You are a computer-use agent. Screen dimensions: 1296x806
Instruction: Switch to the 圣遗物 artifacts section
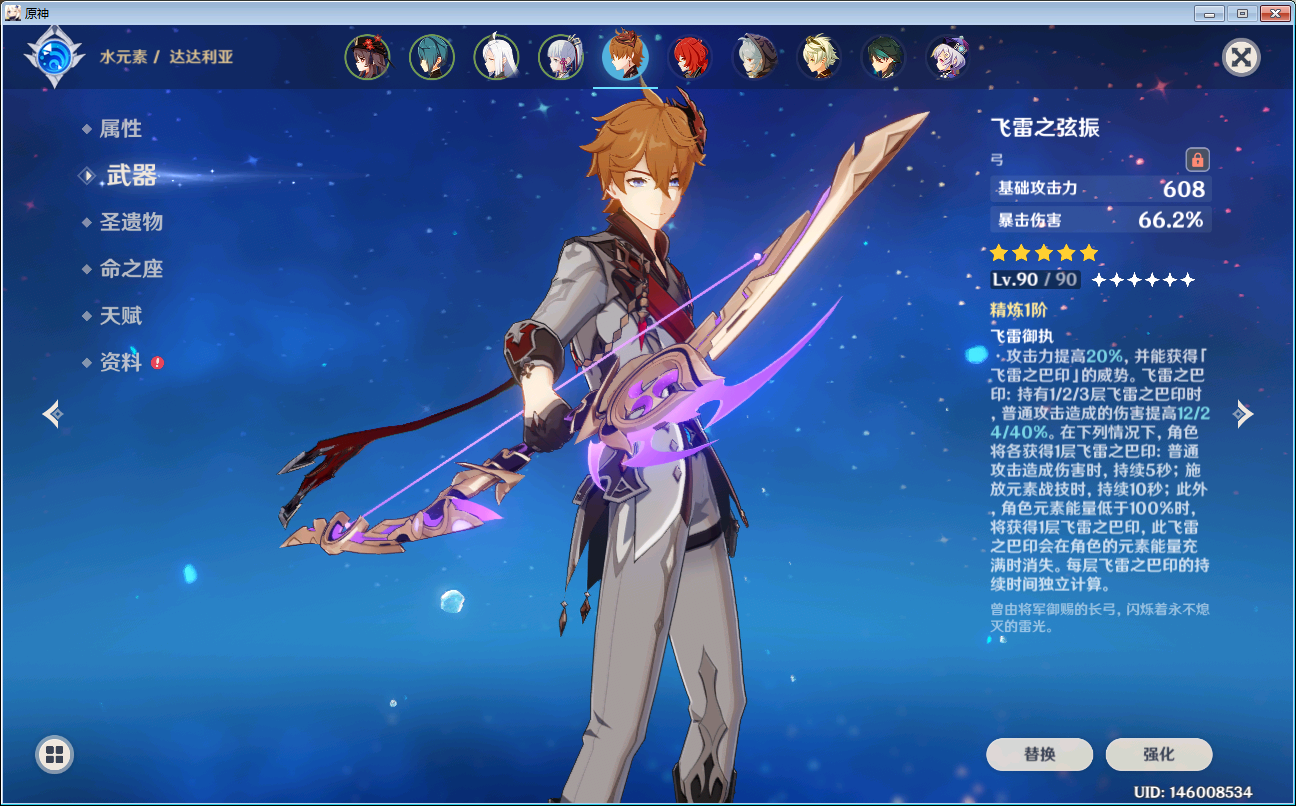click(x=130, y=222)
